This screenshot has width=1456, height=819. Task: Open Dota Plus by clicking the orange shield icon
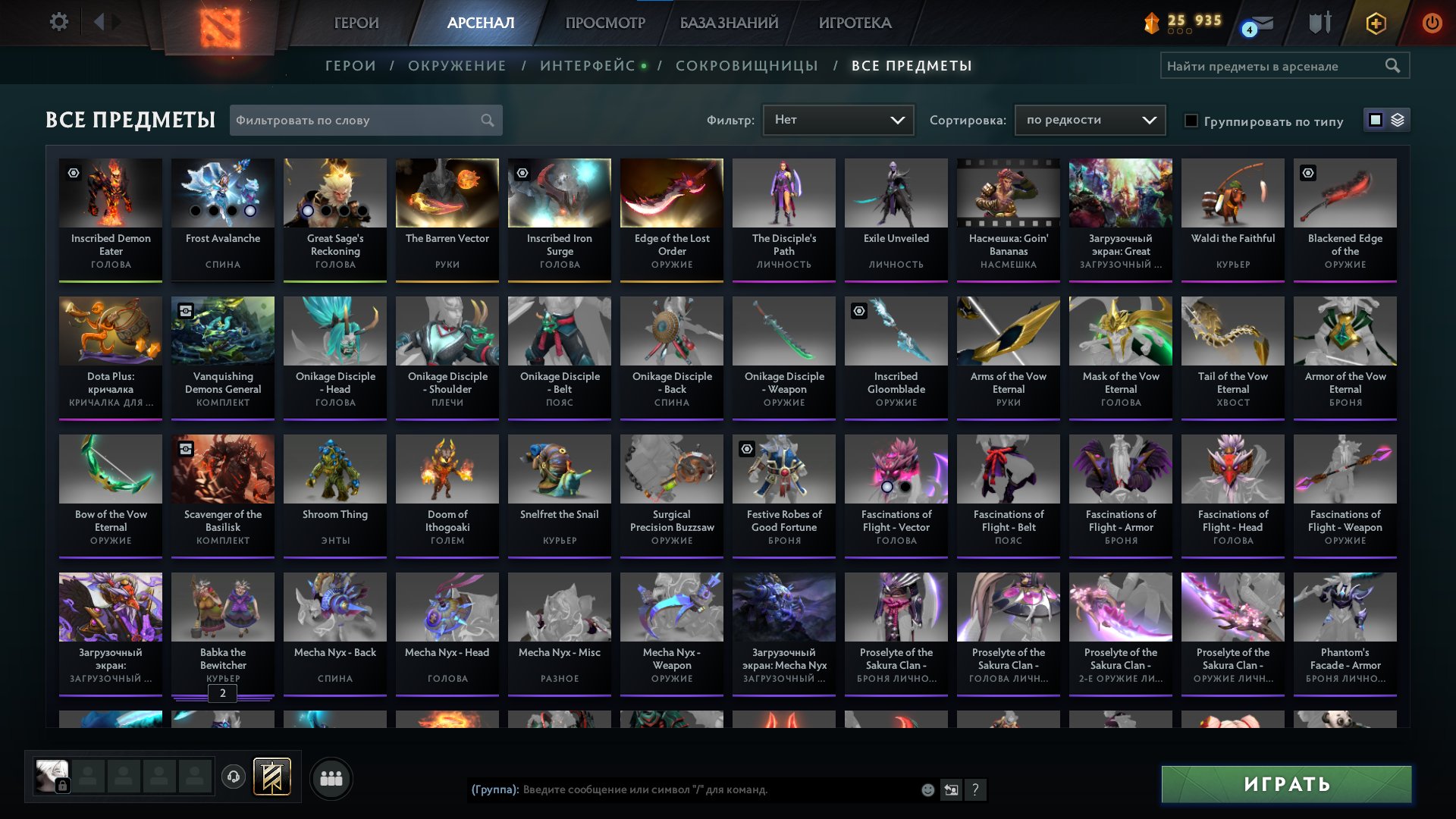point(1376,23)
